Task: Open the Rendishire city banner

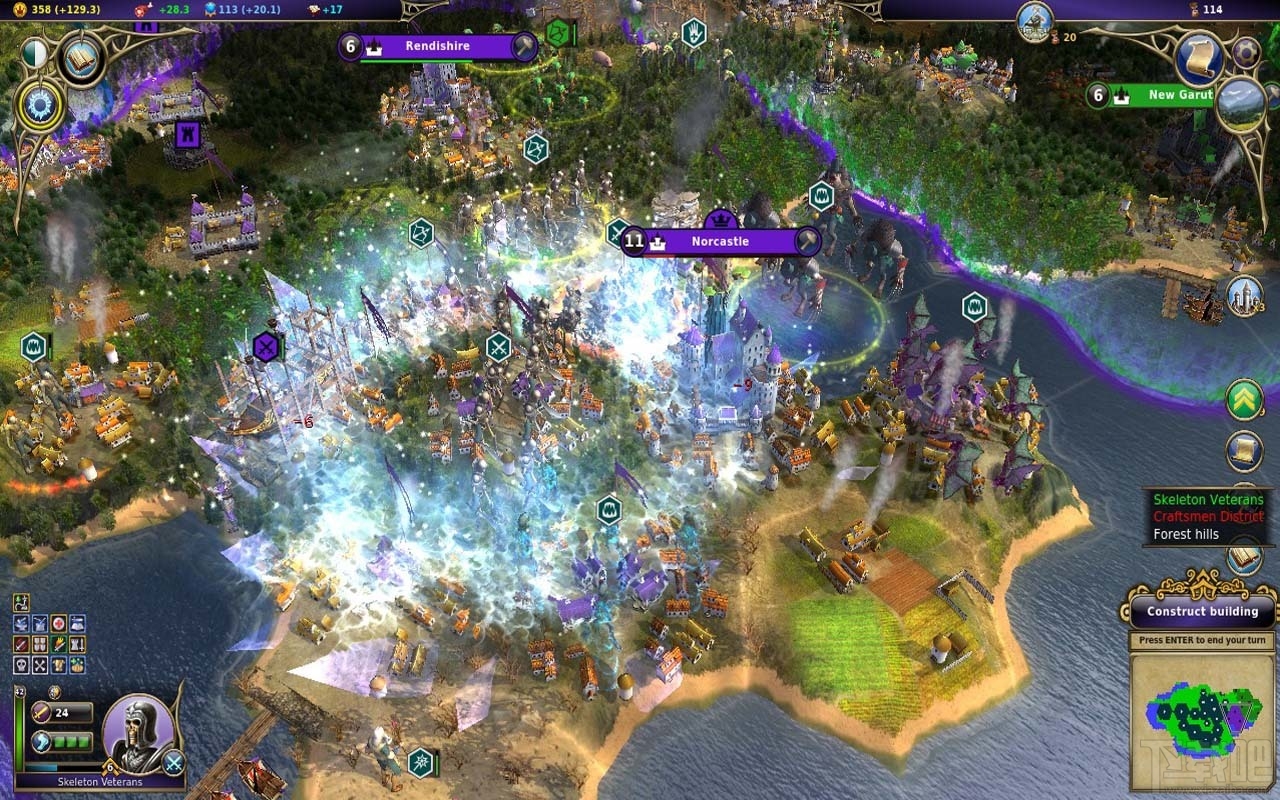Action: (437, 46)
